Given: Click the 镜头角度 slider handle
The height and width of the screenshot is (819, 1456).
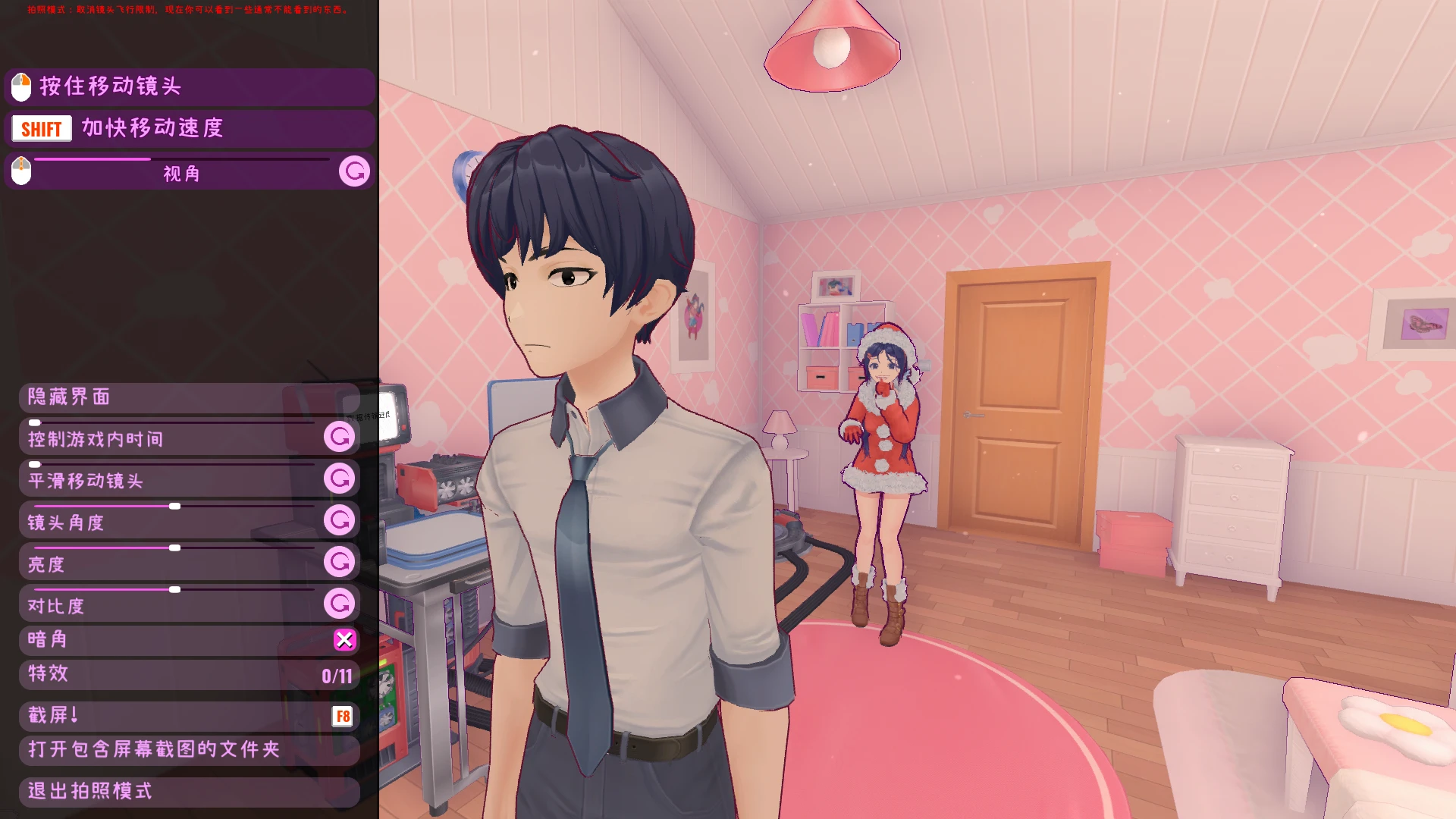Looking at the screenshot, I should [174, 506].
